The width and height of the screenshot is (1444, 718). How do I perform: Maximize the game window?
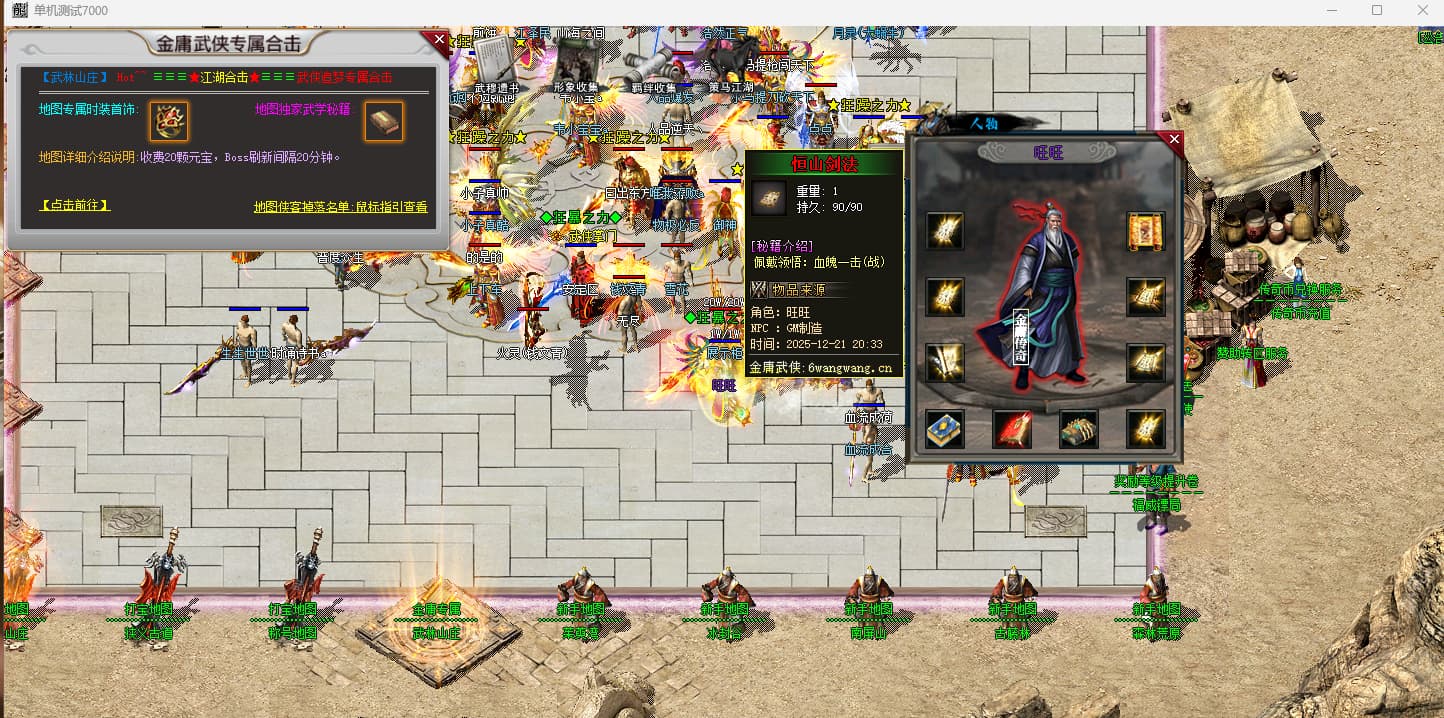[x=1377, y=10]
